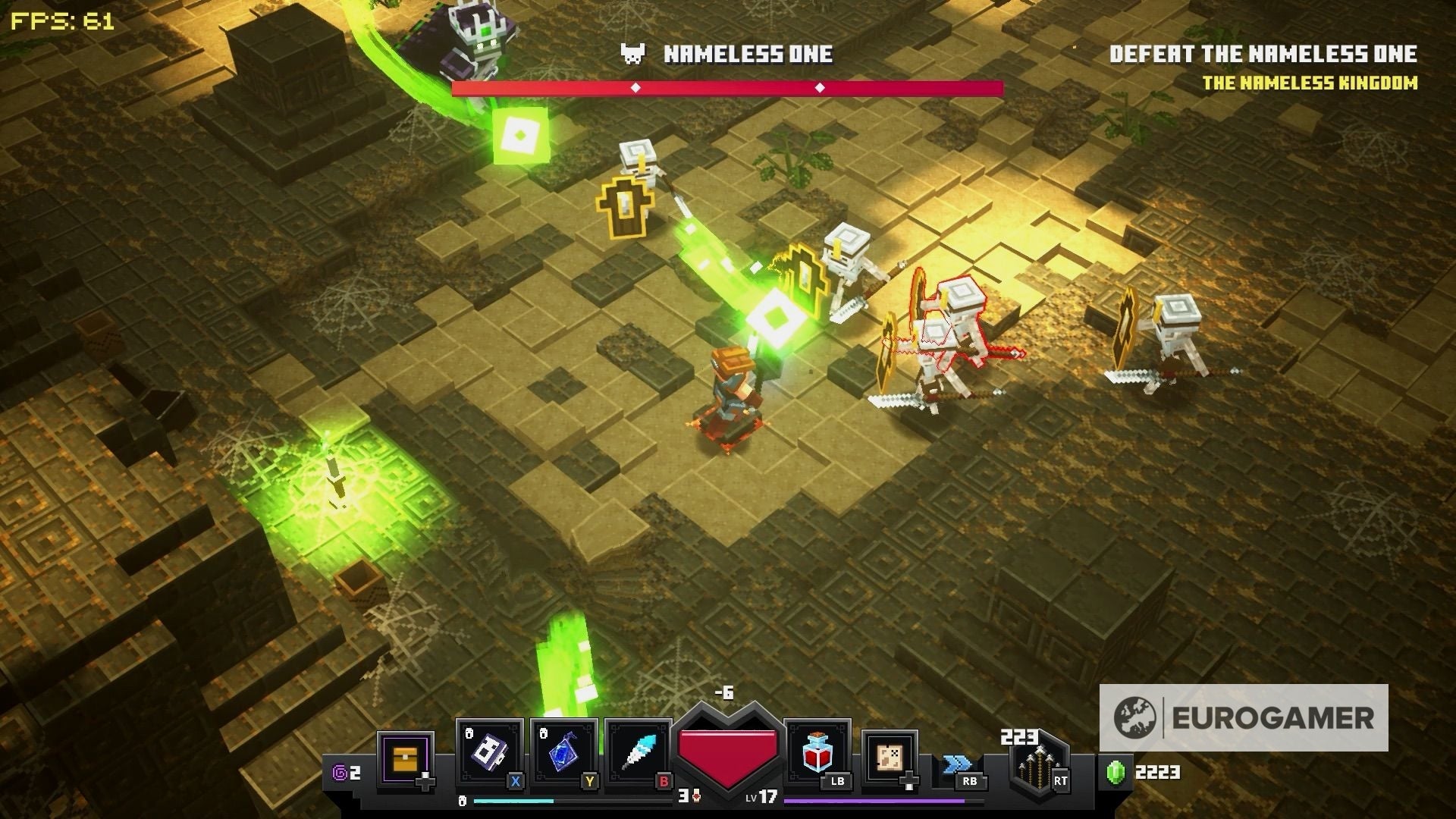Screen dimensions: 1456x819
Task: Click the purple souls counter icon
Action: (x=339, y=773)
